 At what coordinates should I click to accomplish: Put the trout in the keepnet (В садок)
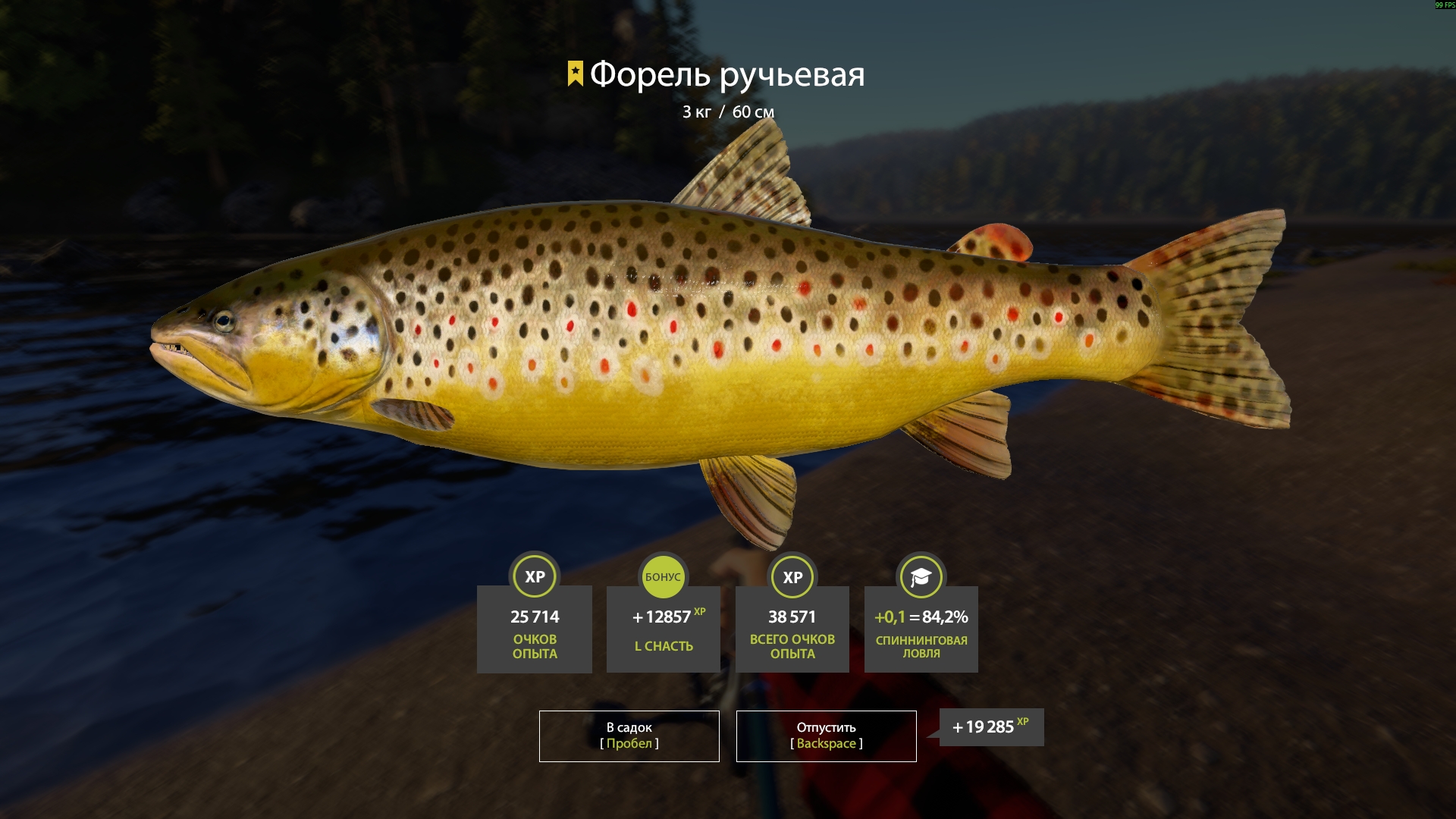(x=629, y=736)
